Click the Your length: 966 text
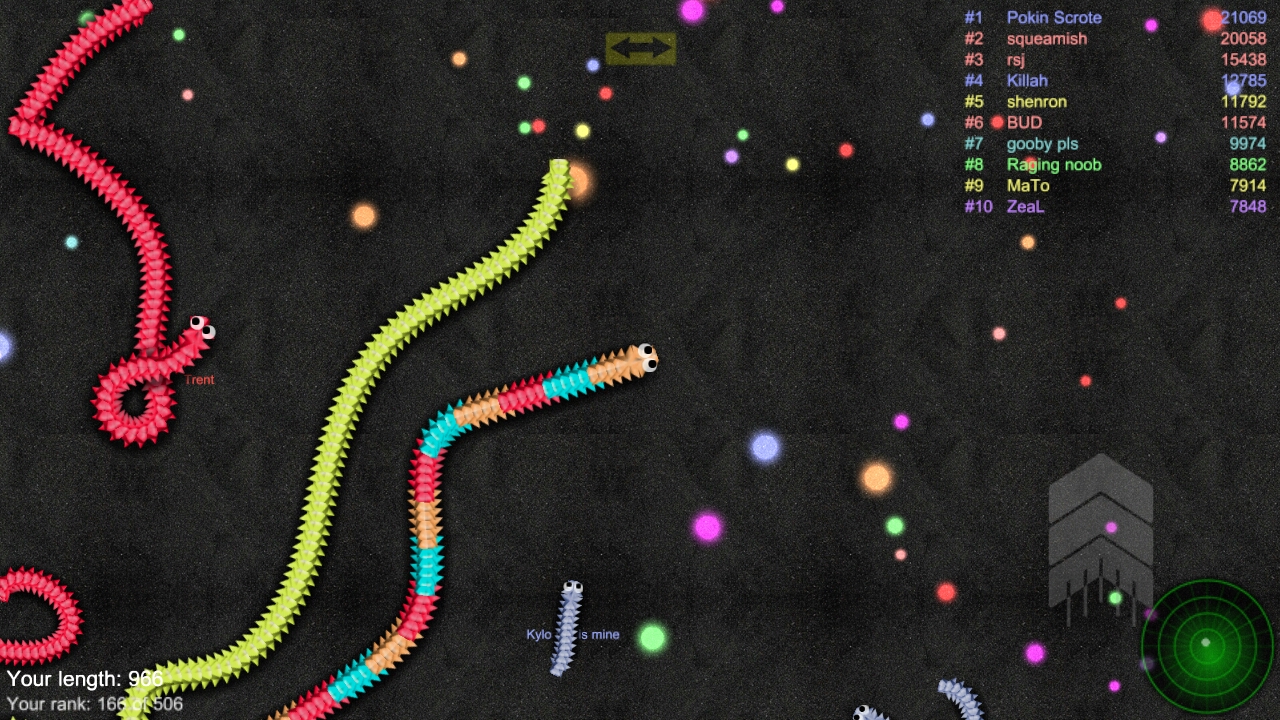The height and width of the screenshot is (720, 1280). coord(84,679)
